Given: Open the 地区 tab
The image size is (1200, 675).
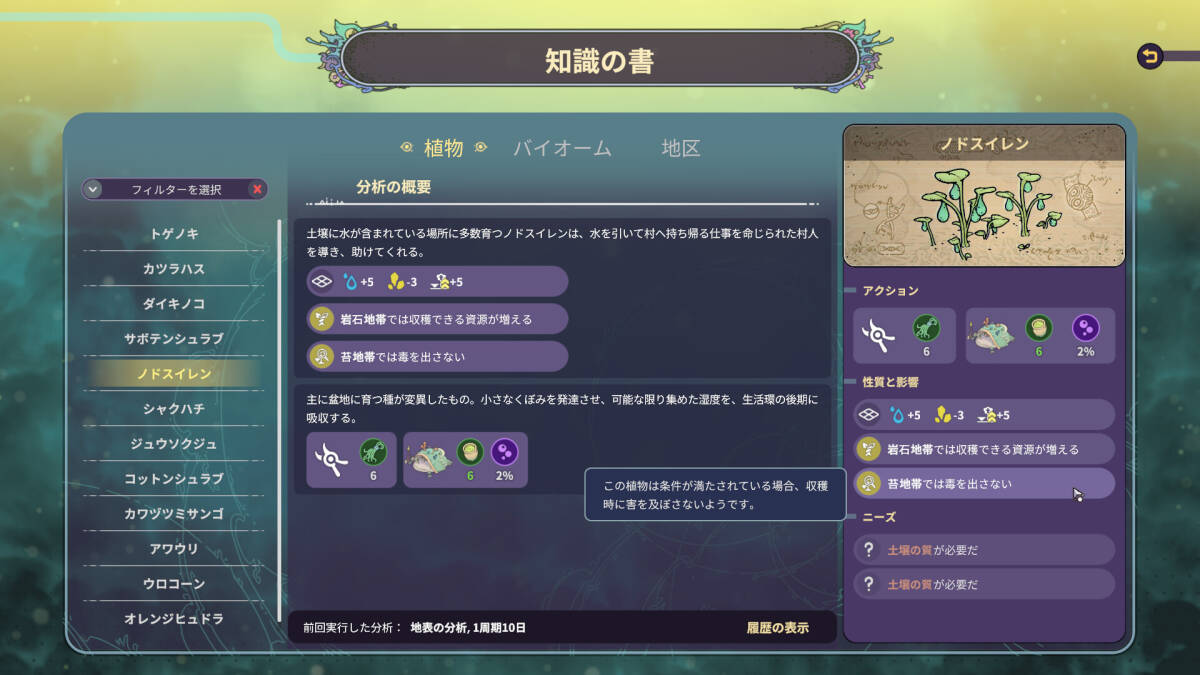Looking at the screenshot, I should click(x=681, y=148).
